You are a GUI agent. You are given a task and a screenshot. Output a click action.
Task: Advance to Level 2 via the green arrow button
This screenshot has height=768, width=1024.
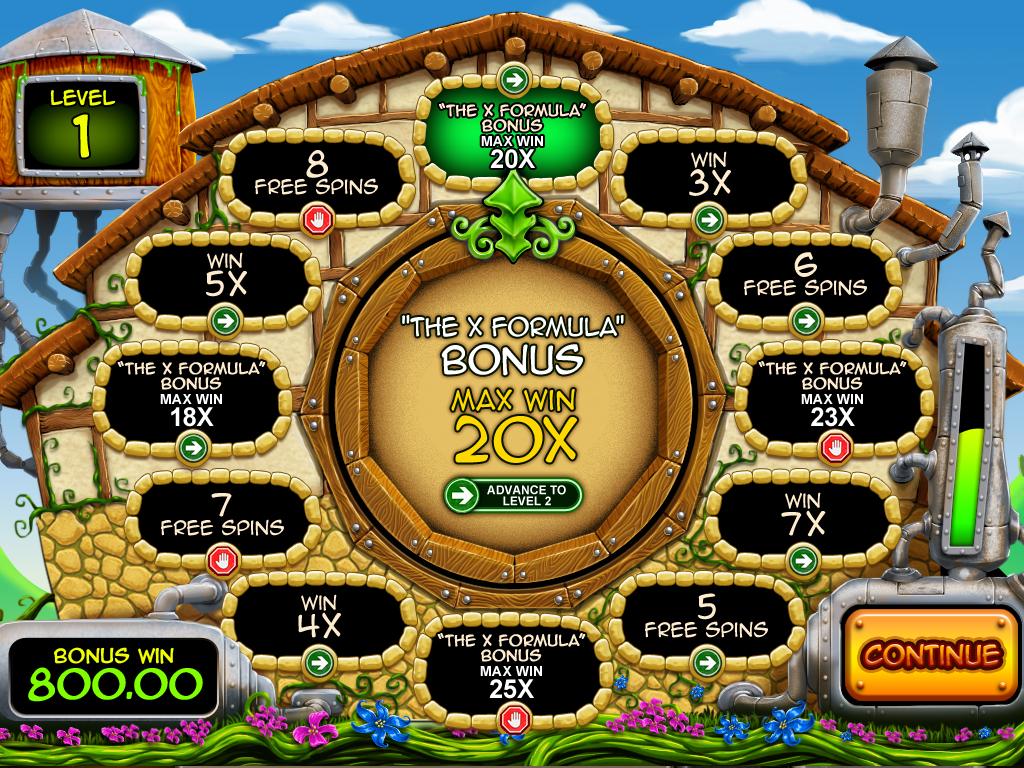pos(513,493)
